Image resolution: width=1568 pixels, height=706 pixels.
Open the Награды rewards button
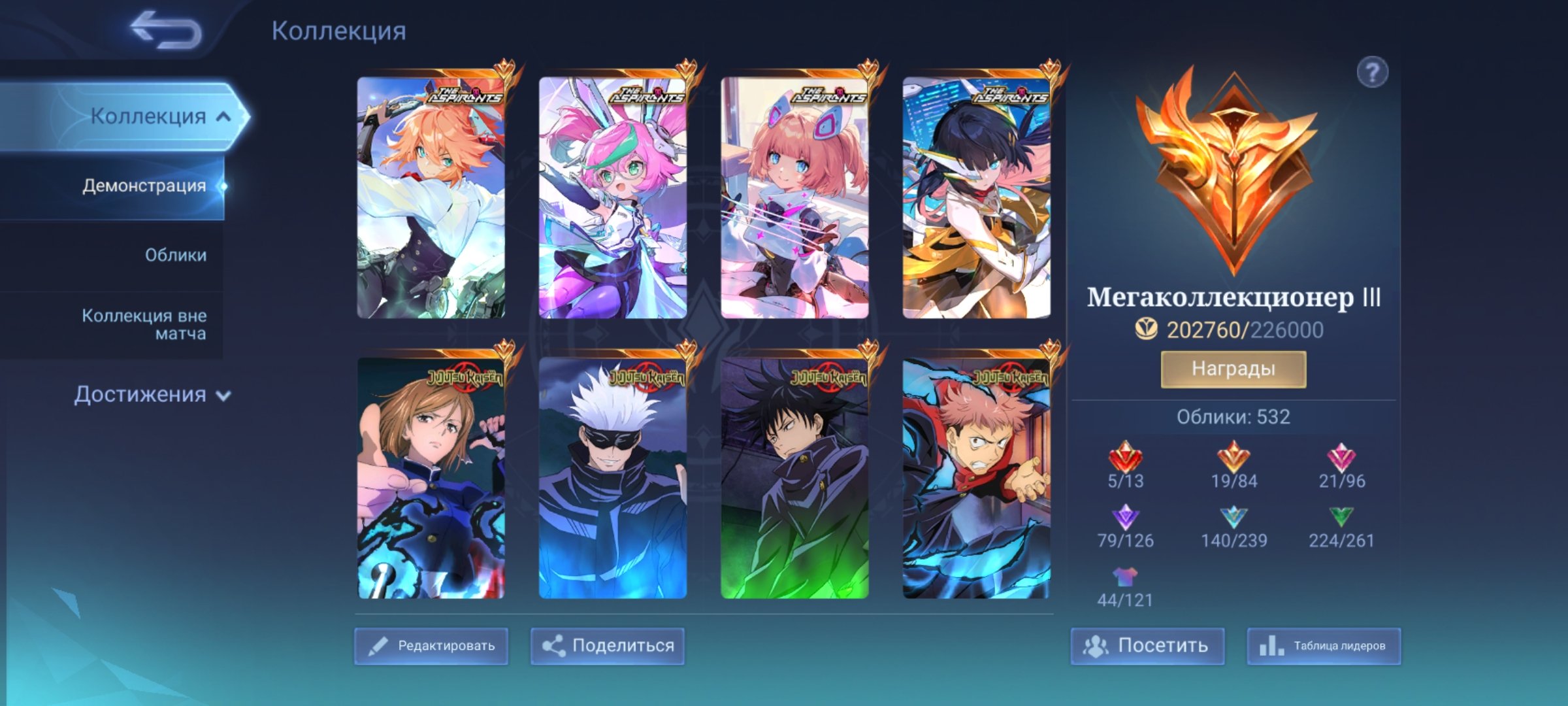(1233, 369)
